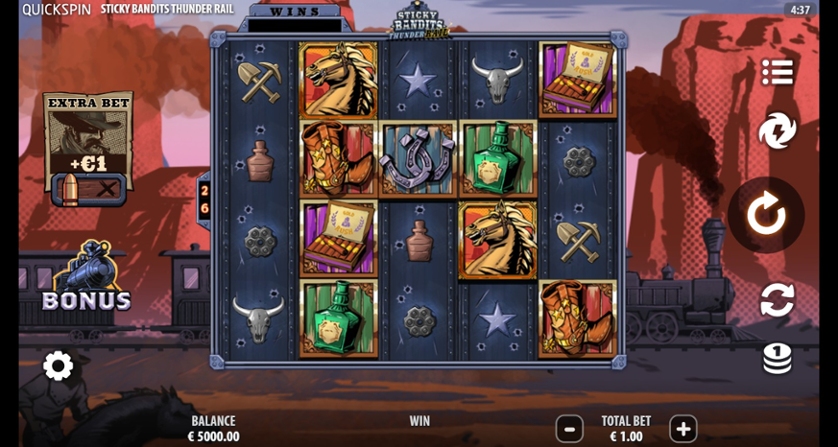The width and height of the screenshot is (838, 447).
Task: Toggle the Extra Bet bullet switch
Action: [x=88, y=189]
